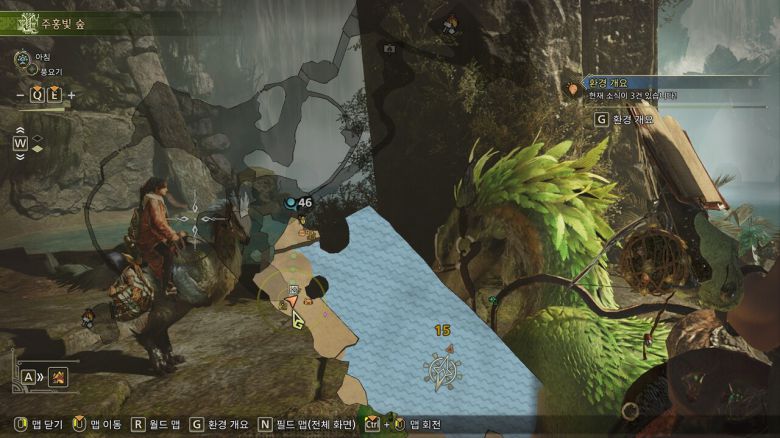Select the green marker beside the river
Image resolution: width=780 pixels, height=438 pixels.
coord(493,299)
